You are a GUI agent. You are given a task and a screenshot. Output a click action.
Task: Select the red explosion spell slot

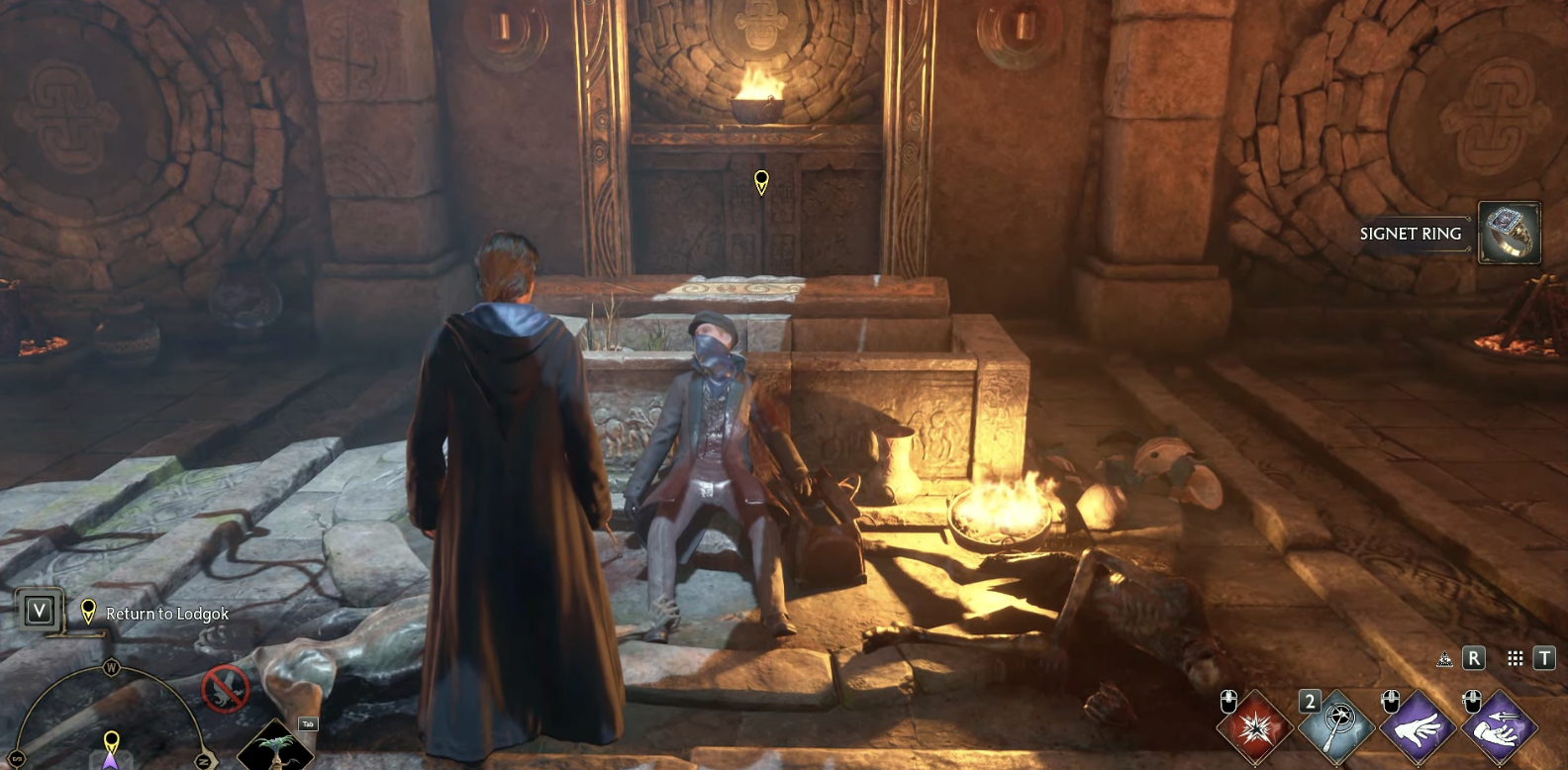[1255, 729]
